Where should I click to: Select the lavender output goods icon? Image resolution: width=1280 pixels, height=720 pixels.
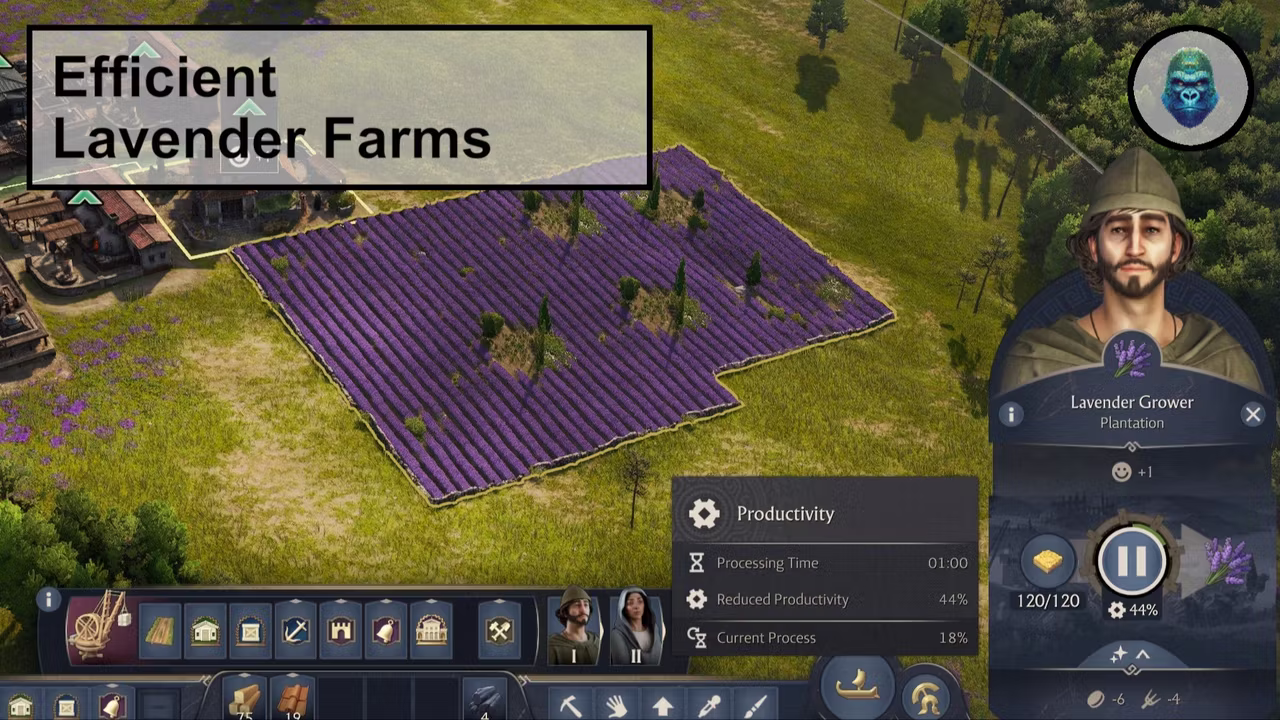[x=1227, y=561]
